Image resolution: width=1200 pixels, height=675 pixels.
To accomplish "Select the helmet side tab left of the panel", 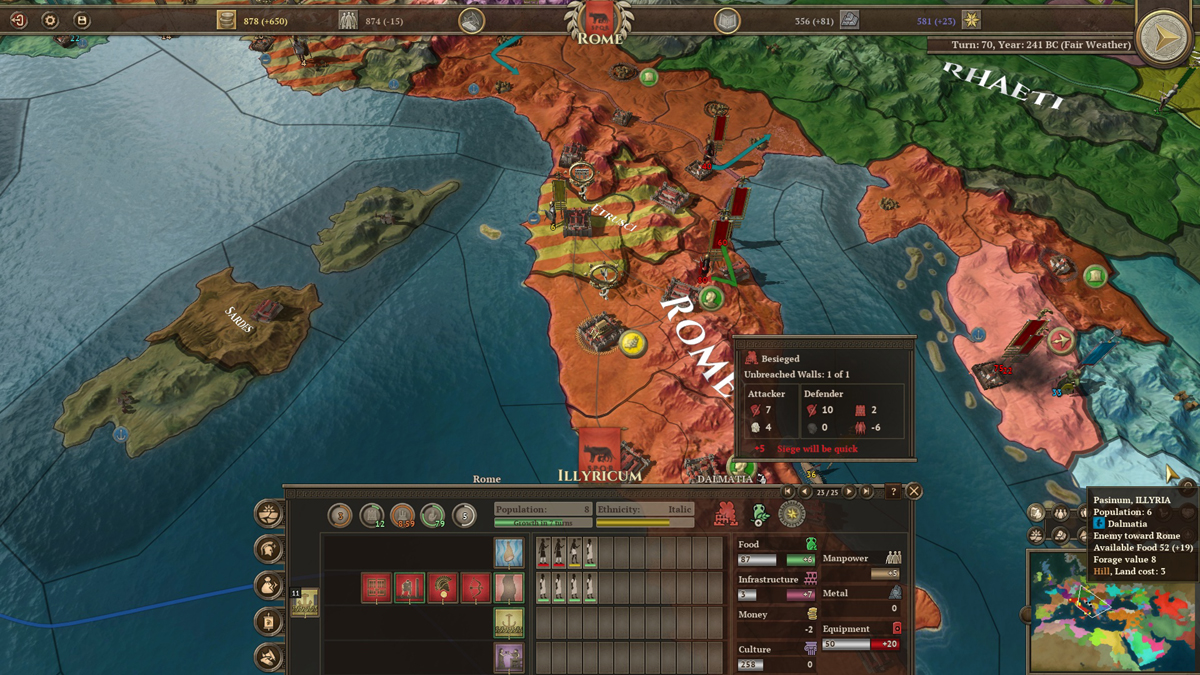I will pyautogui.click(x=268, y=549).
